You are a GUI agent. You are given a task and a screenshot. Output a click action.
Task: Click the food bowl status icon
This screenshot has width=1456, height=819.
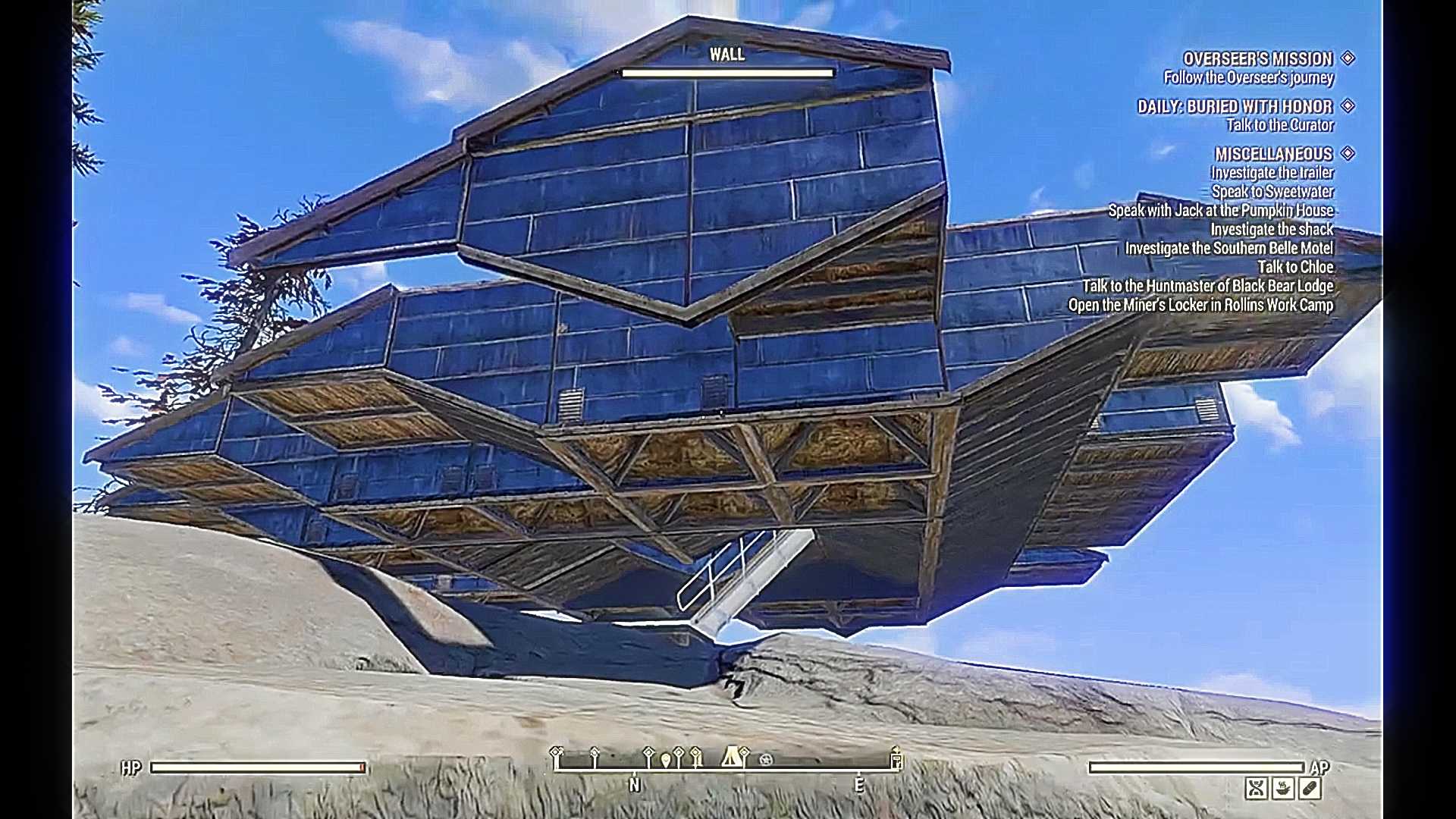1283,789
